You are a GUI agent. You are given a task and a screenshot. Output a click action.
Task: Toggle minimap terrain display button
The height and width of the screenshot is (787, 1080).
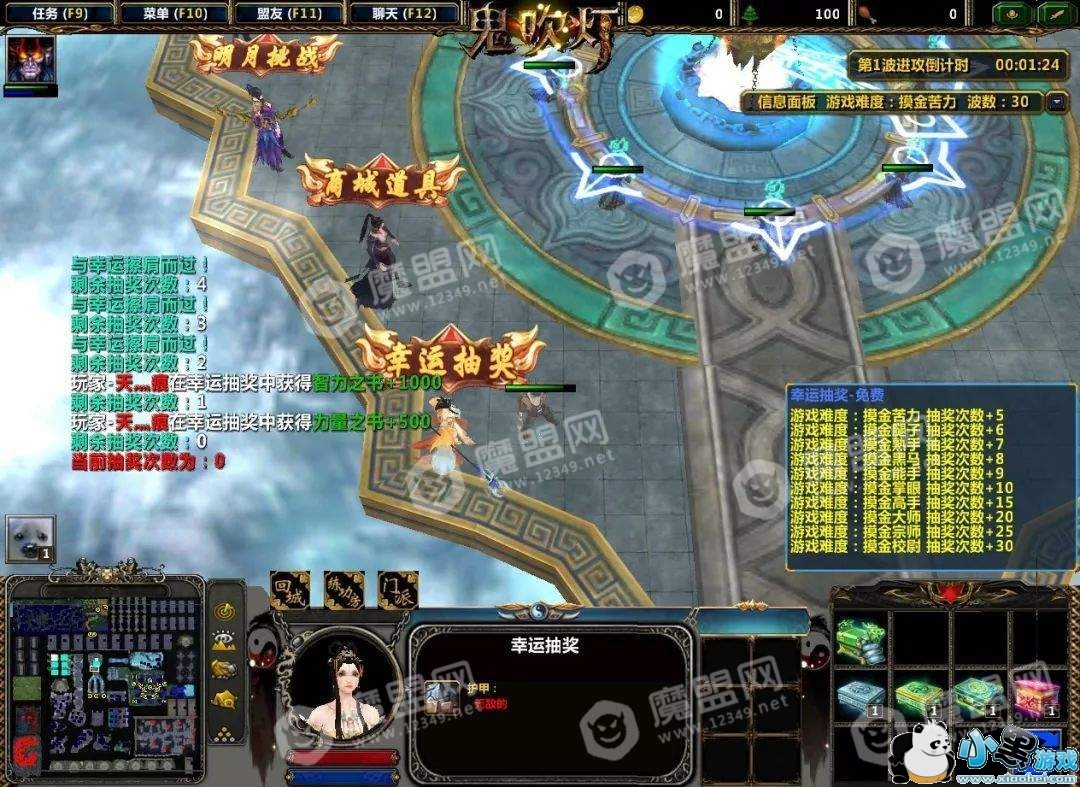point(226,640)
